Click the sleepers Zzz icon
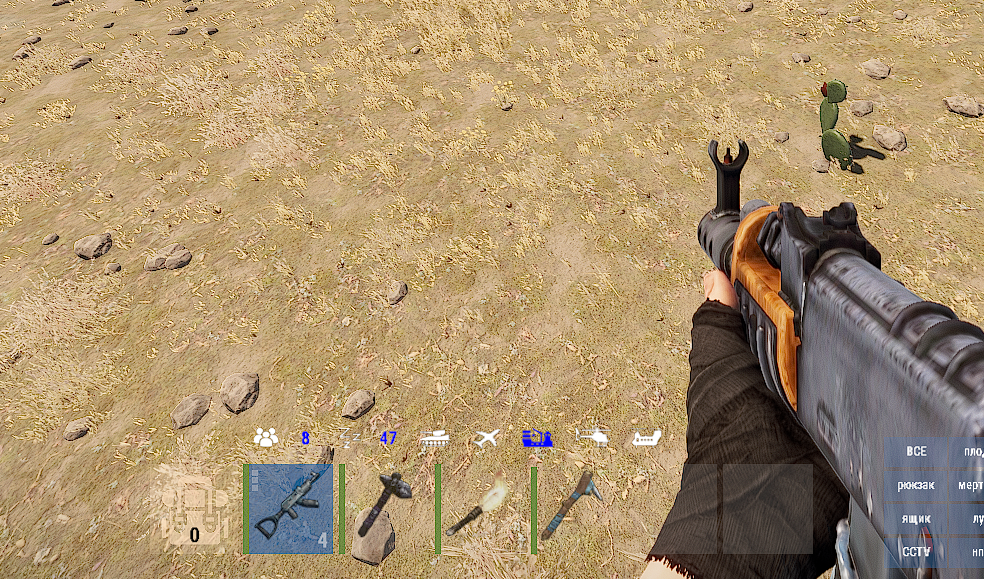This screenshot has width=984, height=579. (349, 437)
